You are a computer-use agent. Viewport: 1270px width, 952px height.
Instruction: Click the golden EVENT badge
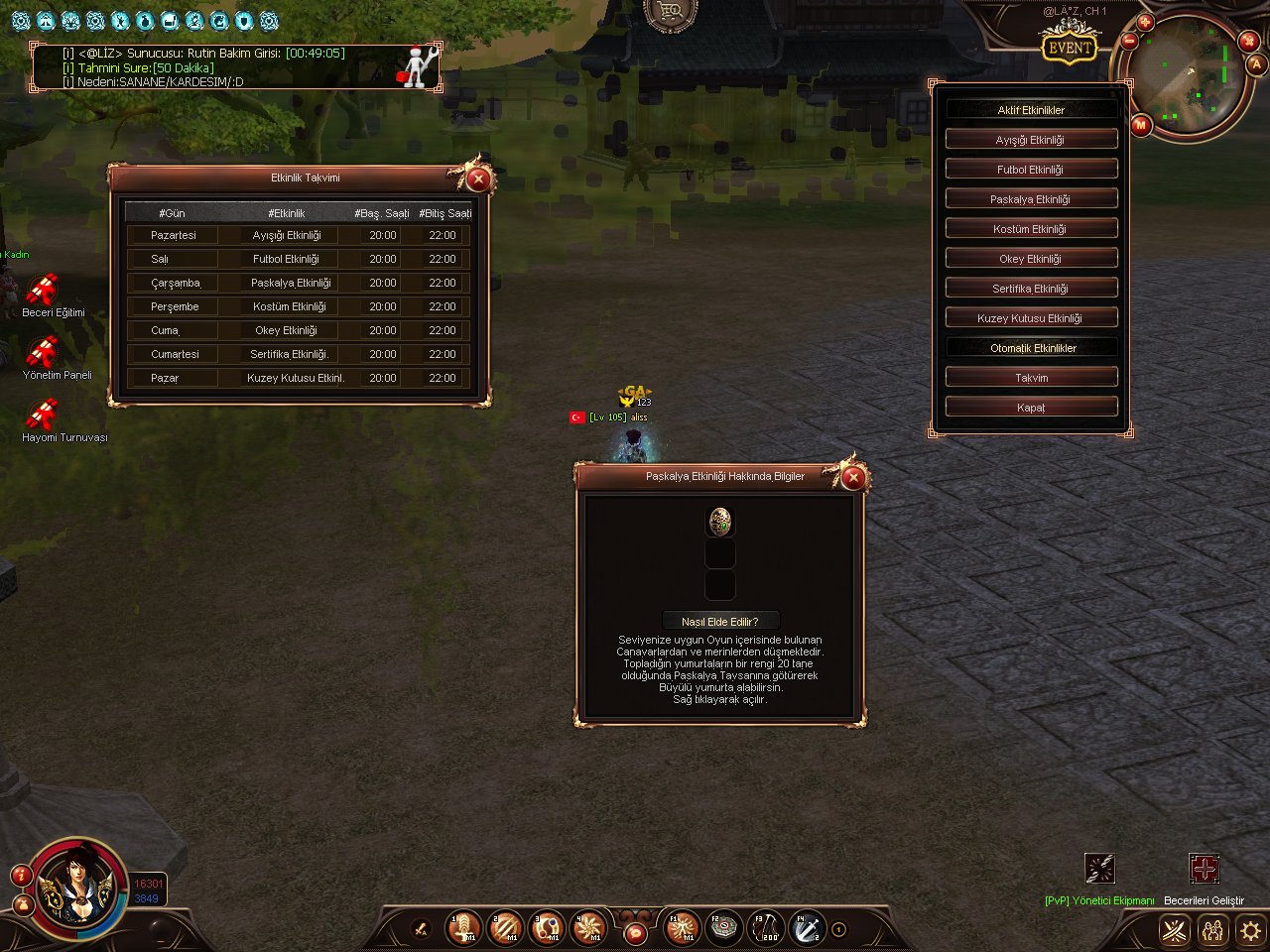point(1070,48)
